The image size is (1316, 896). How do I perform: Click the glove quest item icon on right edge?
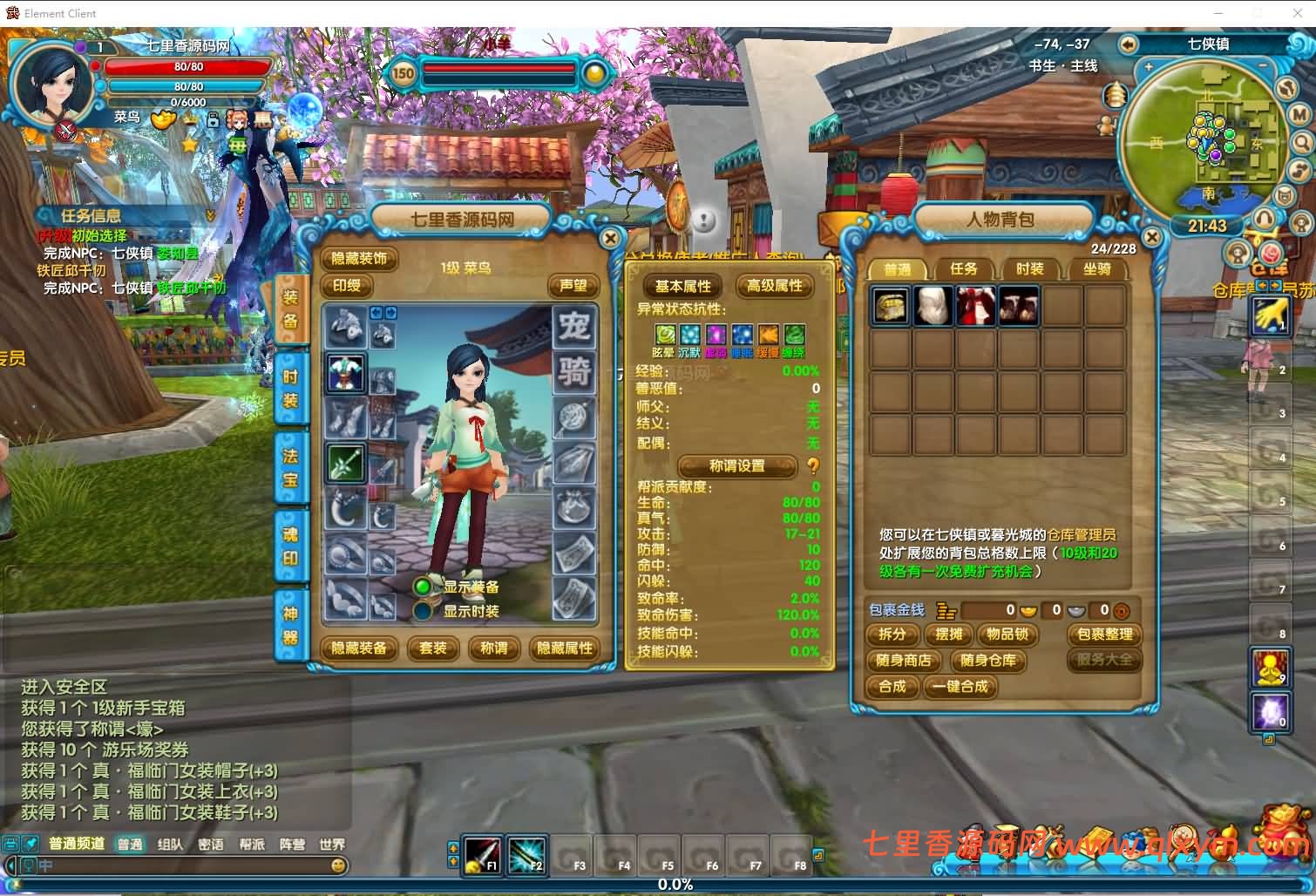[1270, 316]
